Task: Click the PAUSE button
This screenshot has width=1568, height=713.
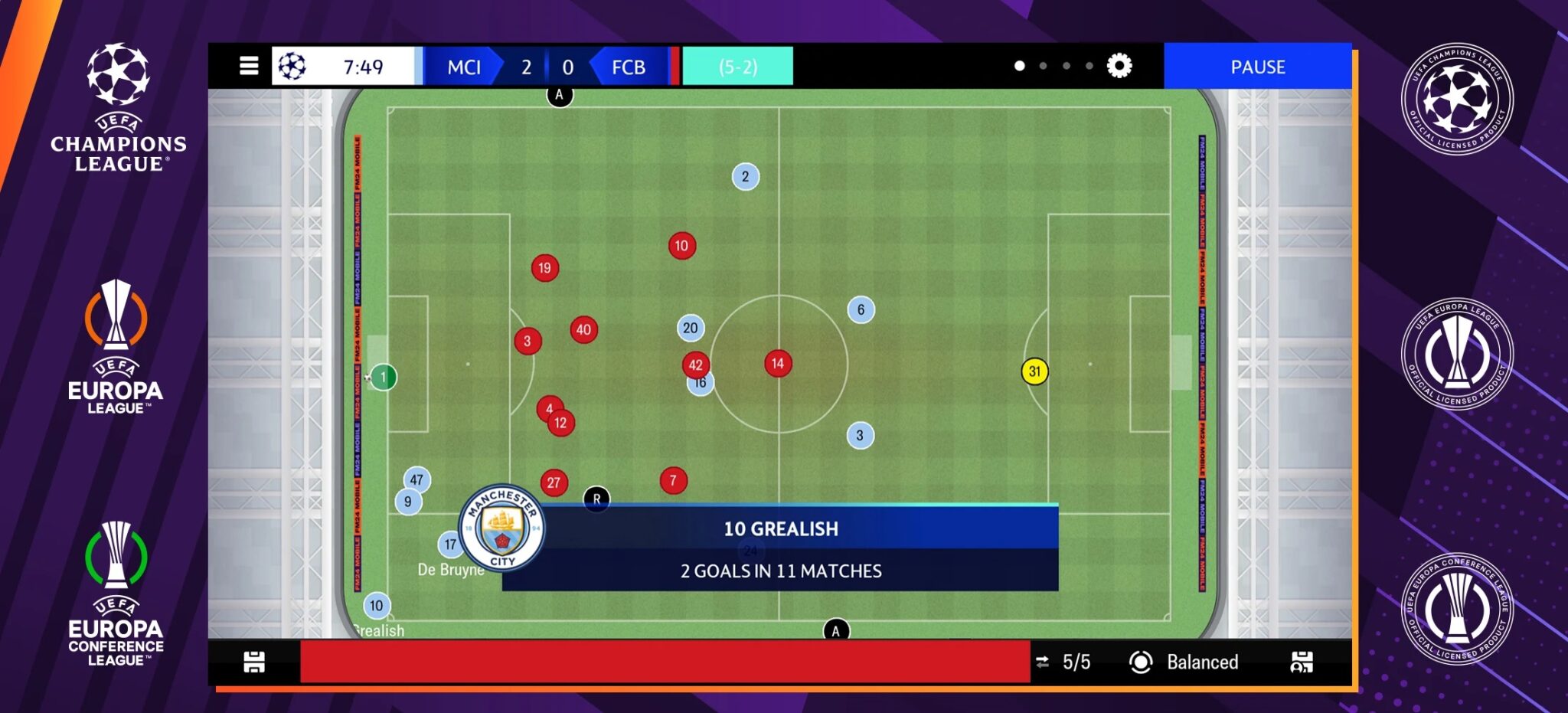Action: [1258, 67]
